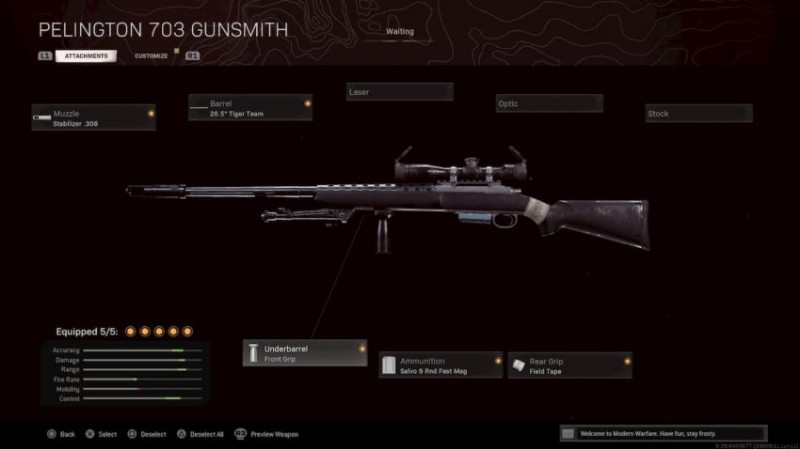Image resolution: width=800 pixels, height=449 pixels.
Task: Open the empty Laser attachment slot
Action: coord(399,92)
